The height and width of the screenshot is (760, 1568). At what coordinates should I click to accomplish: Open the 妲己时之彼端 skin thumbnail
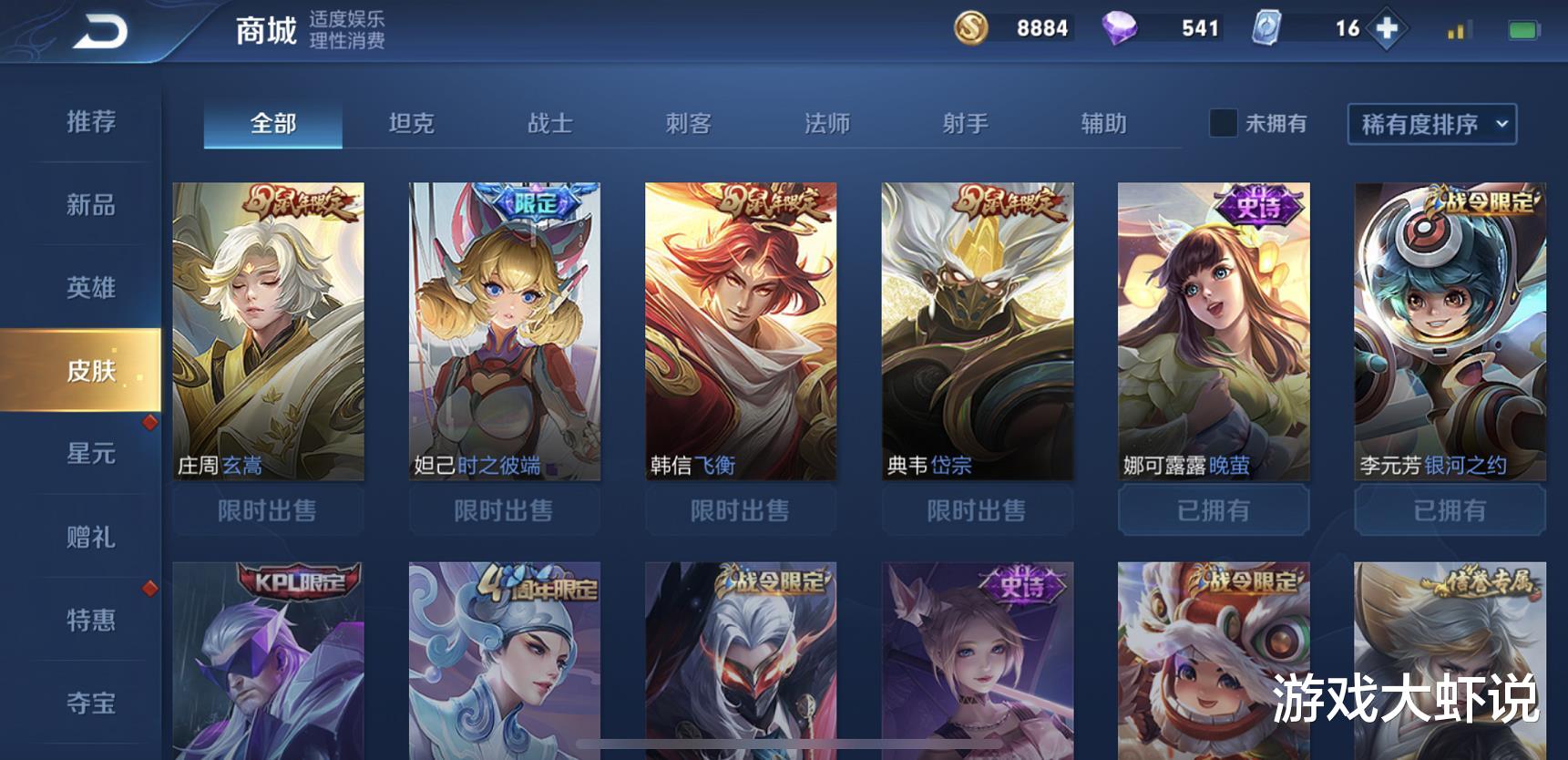click(505, 328)
